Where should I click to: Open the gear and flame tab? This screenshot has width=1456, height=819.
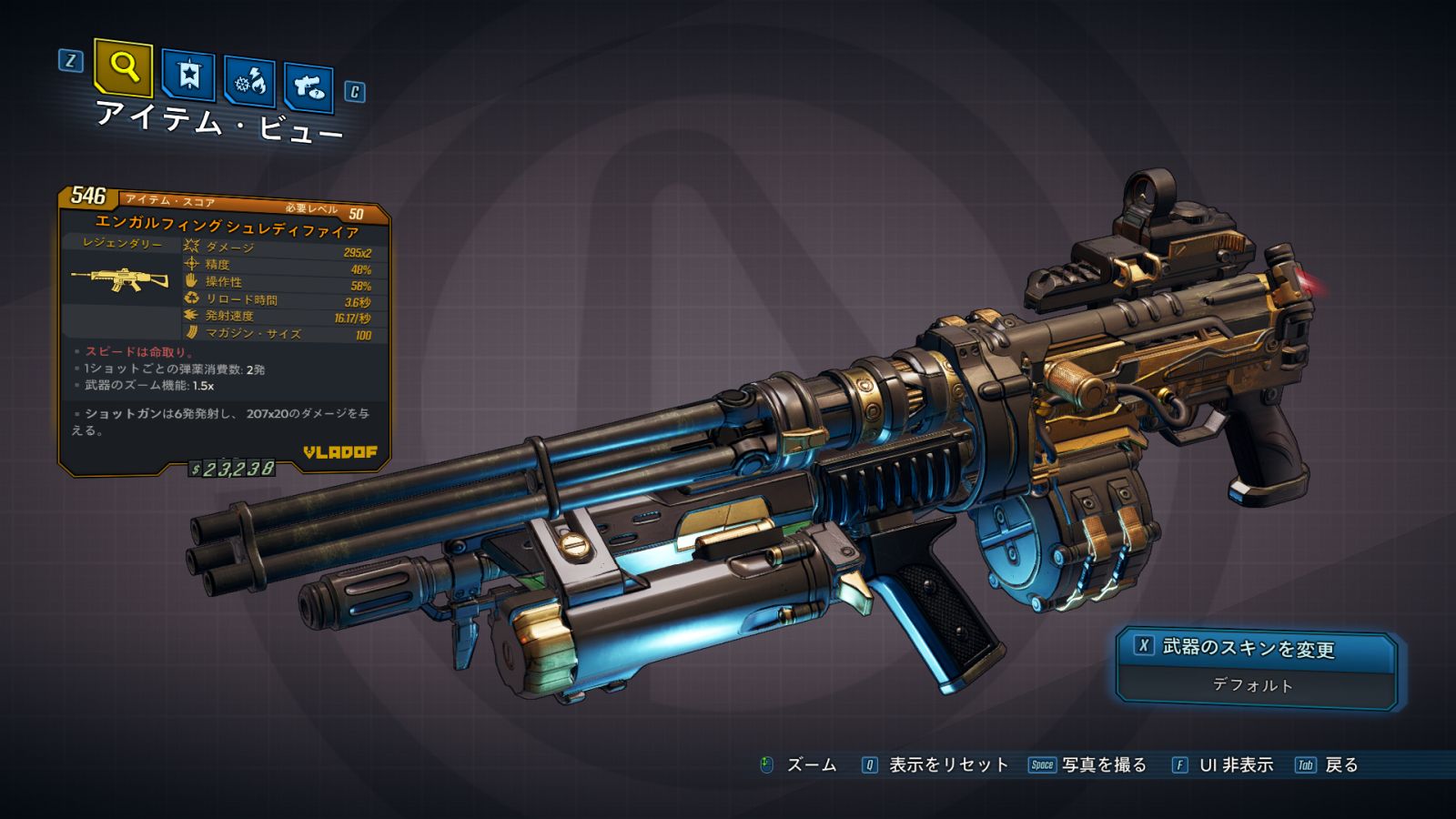click(250, 82)
